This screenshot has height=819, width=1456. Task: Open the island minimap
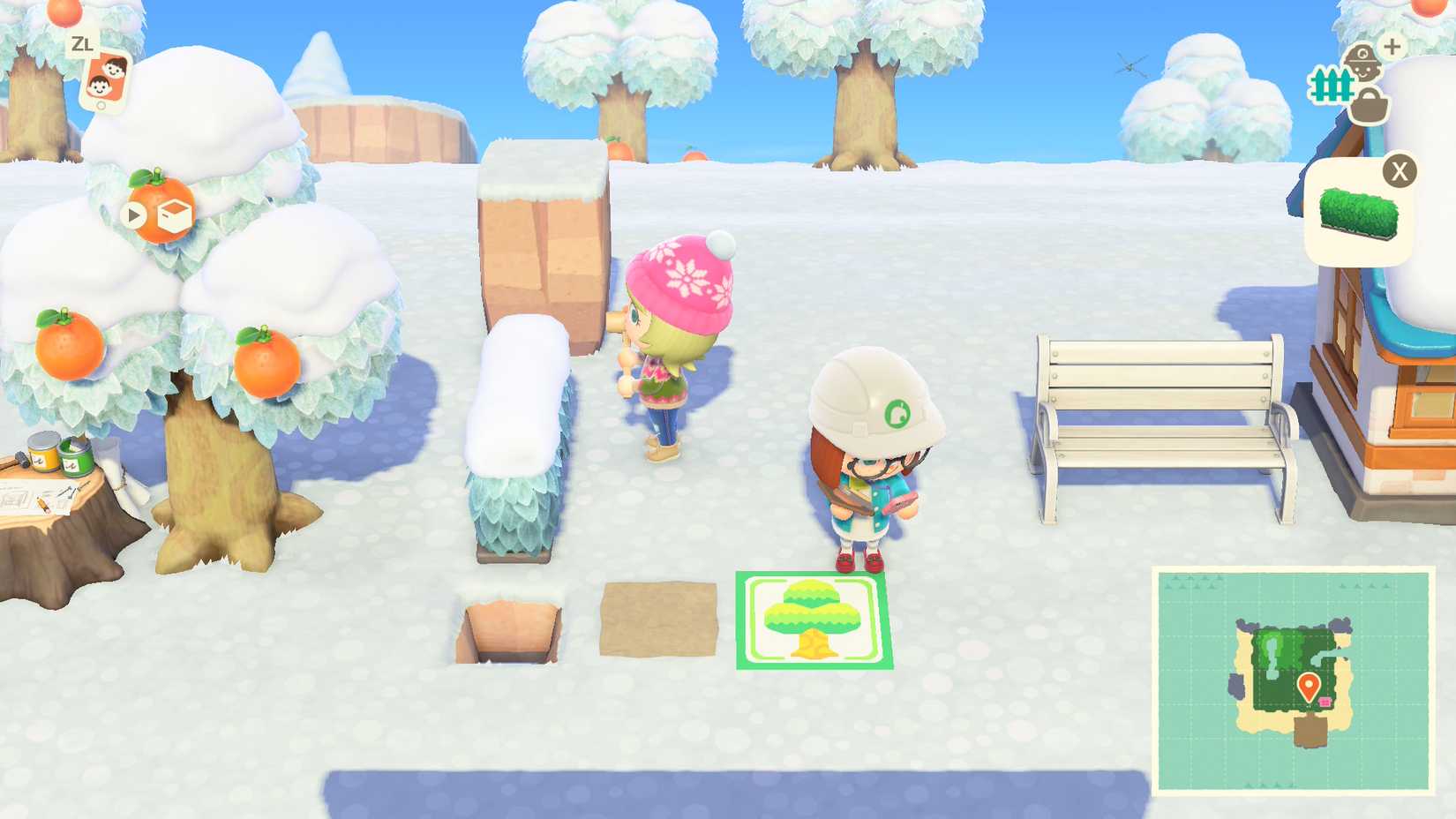pyautogui.click(x=1293, y=680)
